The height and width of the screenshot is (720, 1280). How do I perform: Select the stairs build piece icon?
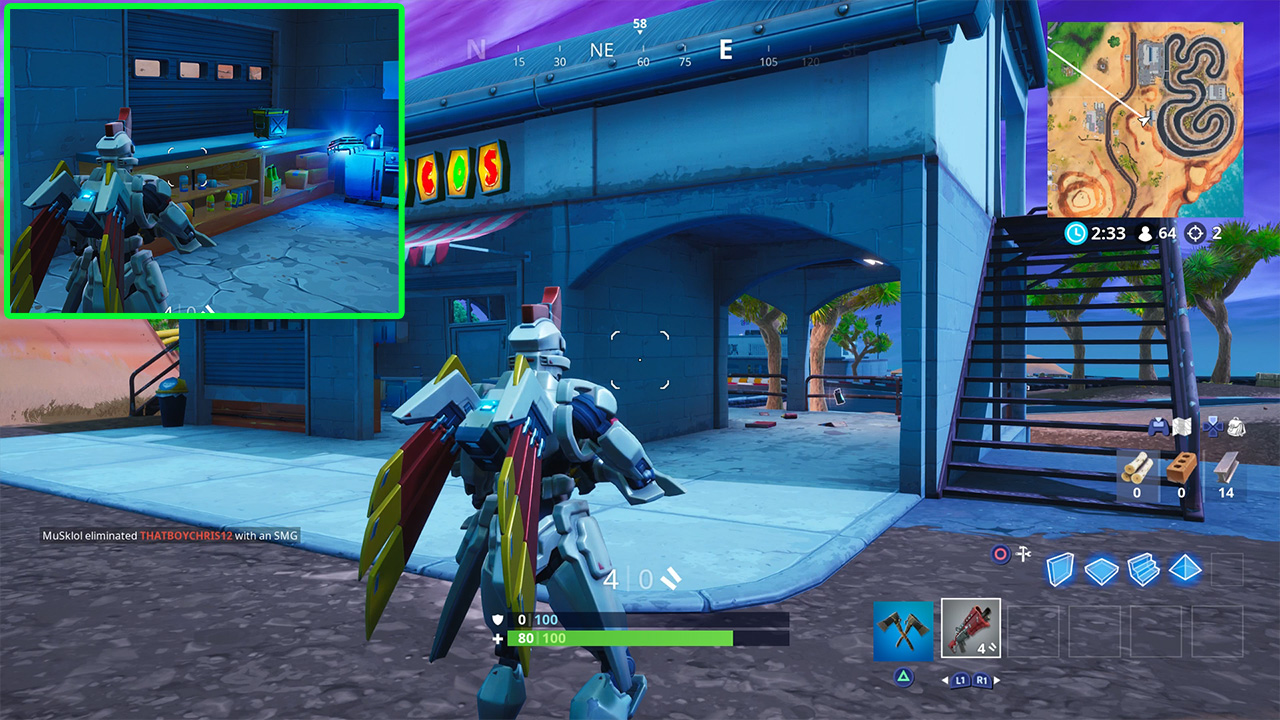click(1142, 568)
